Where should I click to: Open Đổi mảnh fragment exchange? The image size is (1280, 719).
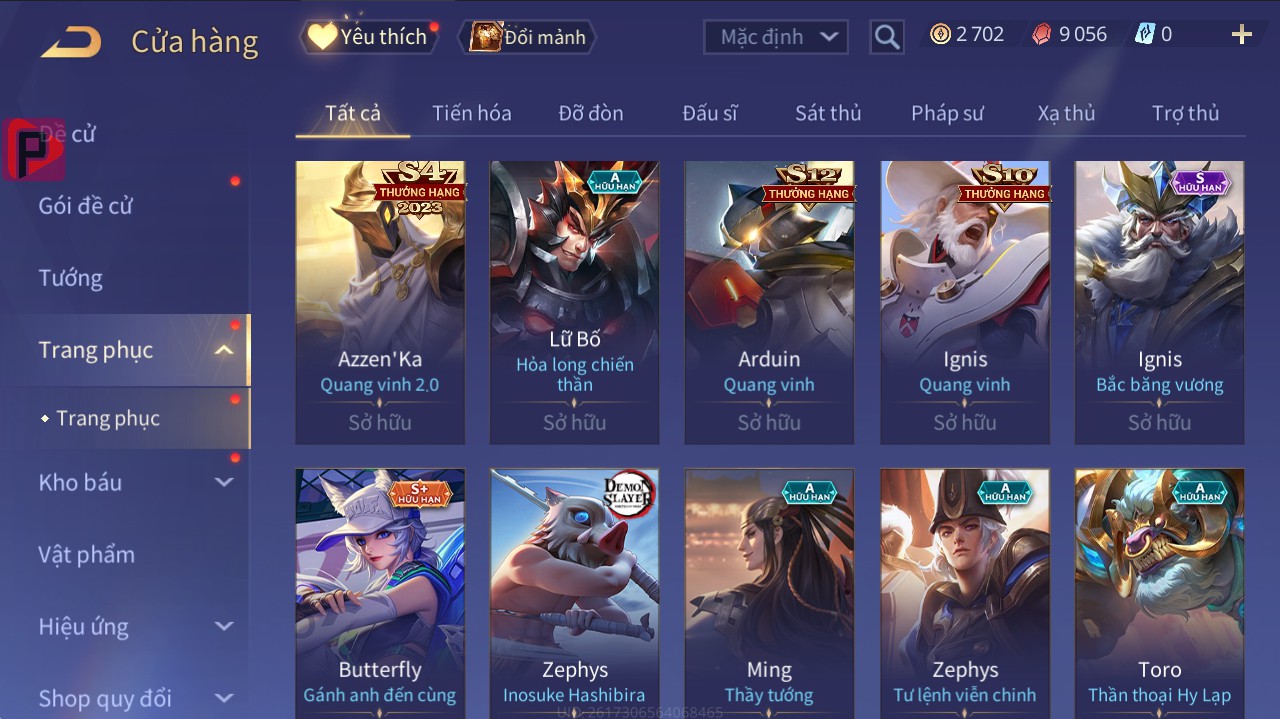pyautogui.click(x=528, y=37)
